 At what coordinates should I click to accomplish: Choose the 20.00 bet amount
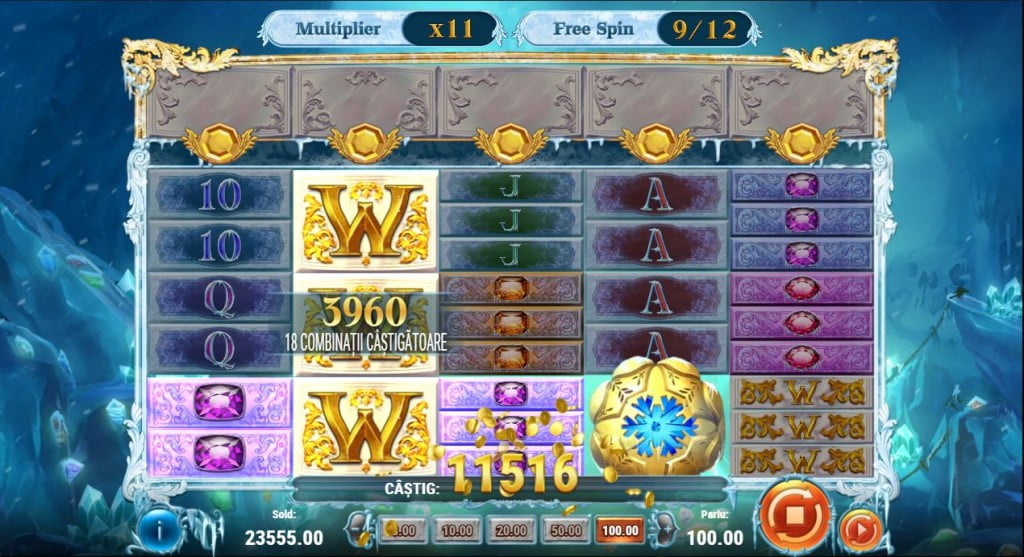510,529
